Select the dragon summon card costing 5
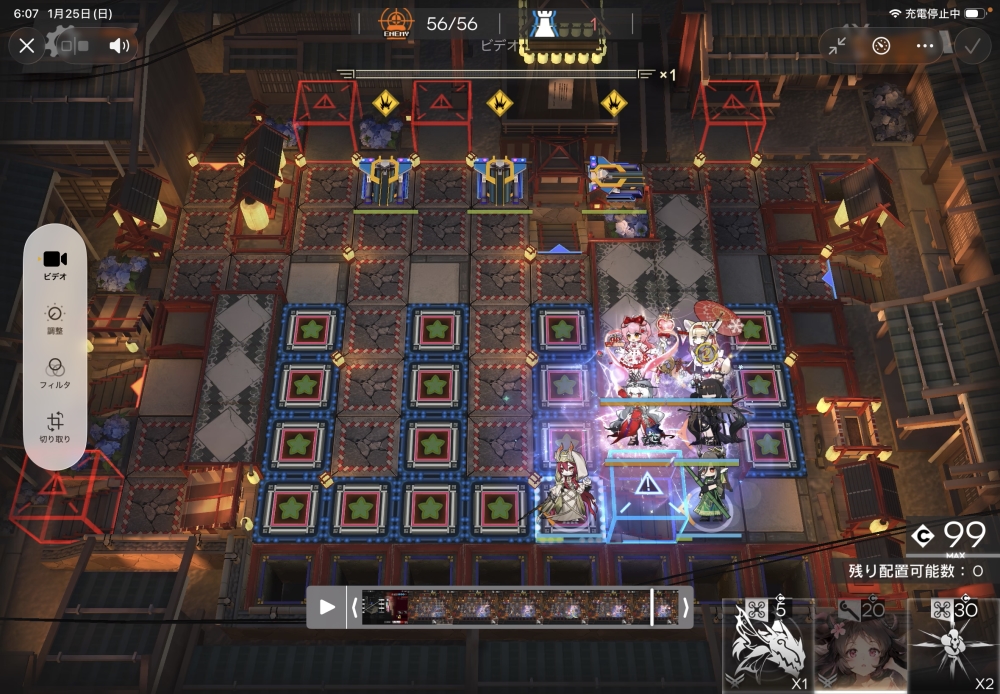 point(767,647)
